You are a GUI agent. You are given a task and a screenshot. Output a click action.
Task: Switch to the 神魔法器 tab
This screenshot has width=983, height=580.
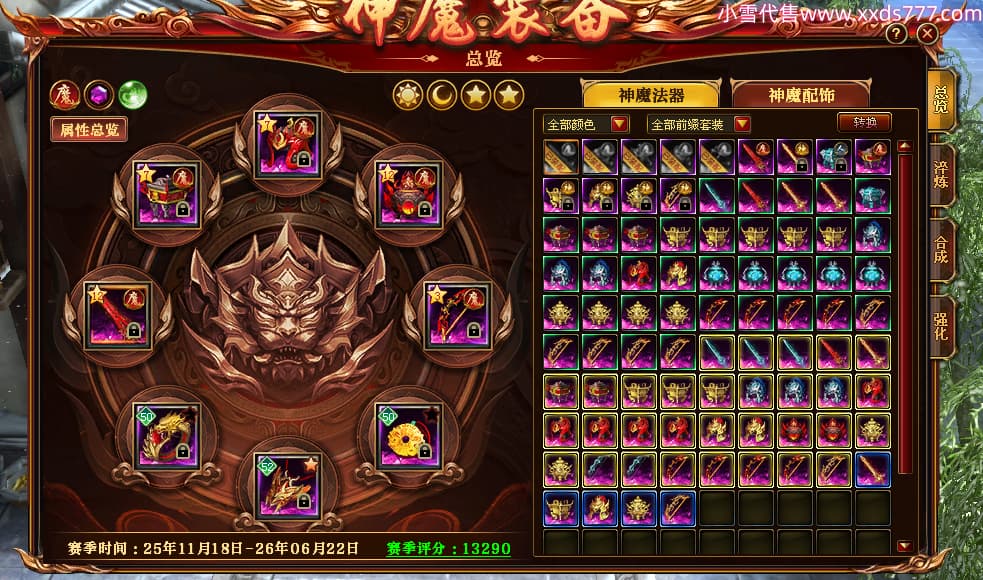pos(650,95)
